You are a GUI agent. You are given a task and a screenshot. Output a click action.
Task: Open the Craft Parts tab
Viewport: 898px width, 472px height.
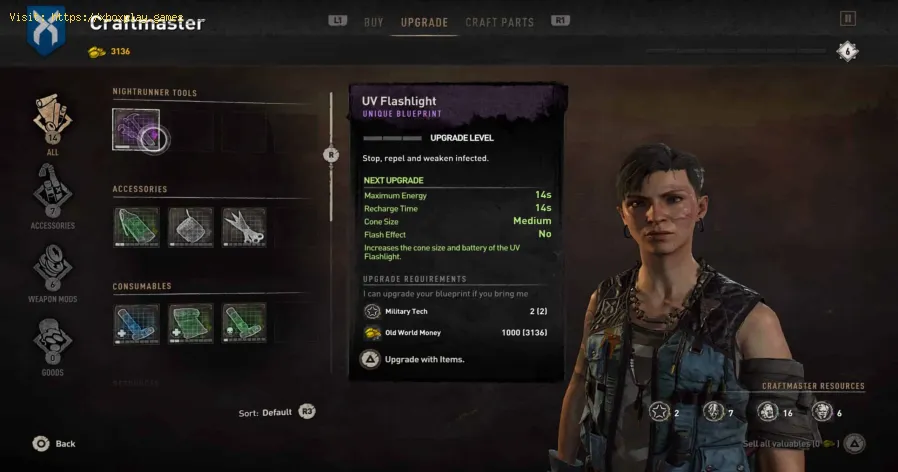500,22
